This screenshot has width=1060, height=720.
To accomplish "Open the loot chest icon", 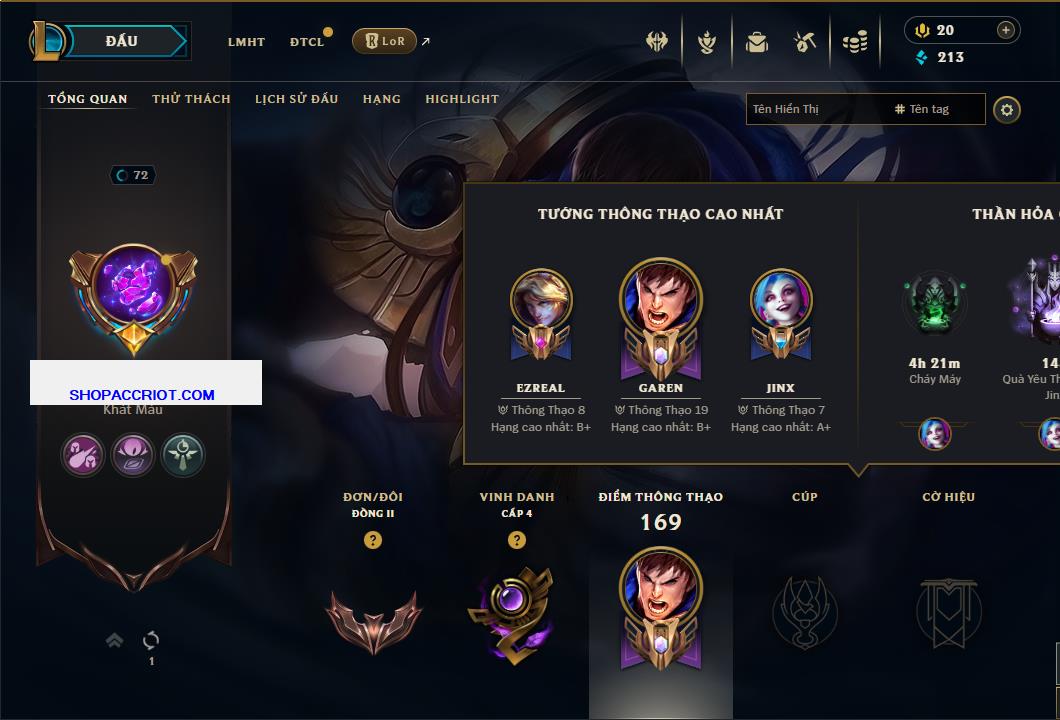I will [x=805, y=42].
